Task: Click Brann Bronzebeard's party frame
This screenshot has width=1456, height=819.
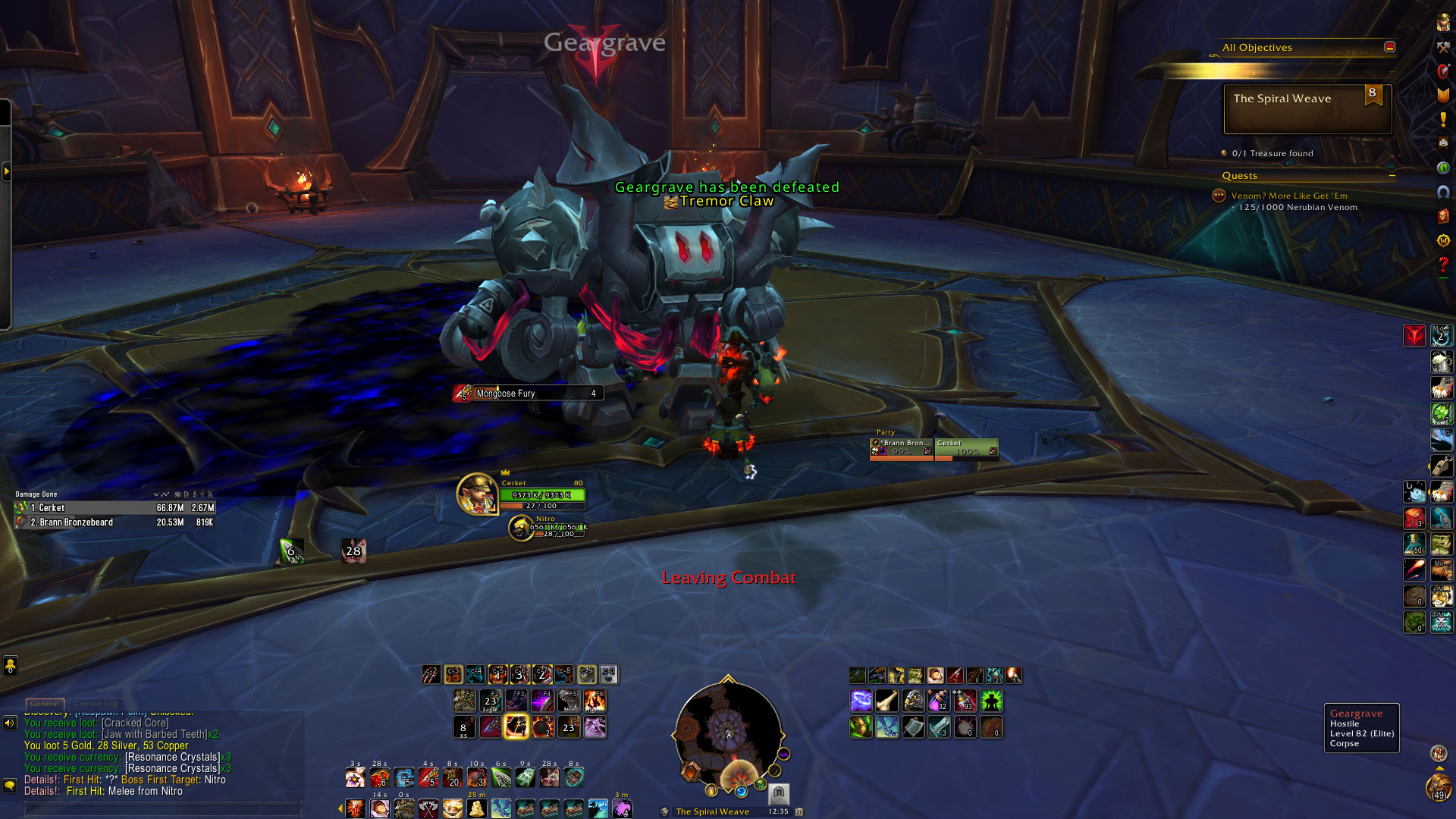Action: (902, 448)
